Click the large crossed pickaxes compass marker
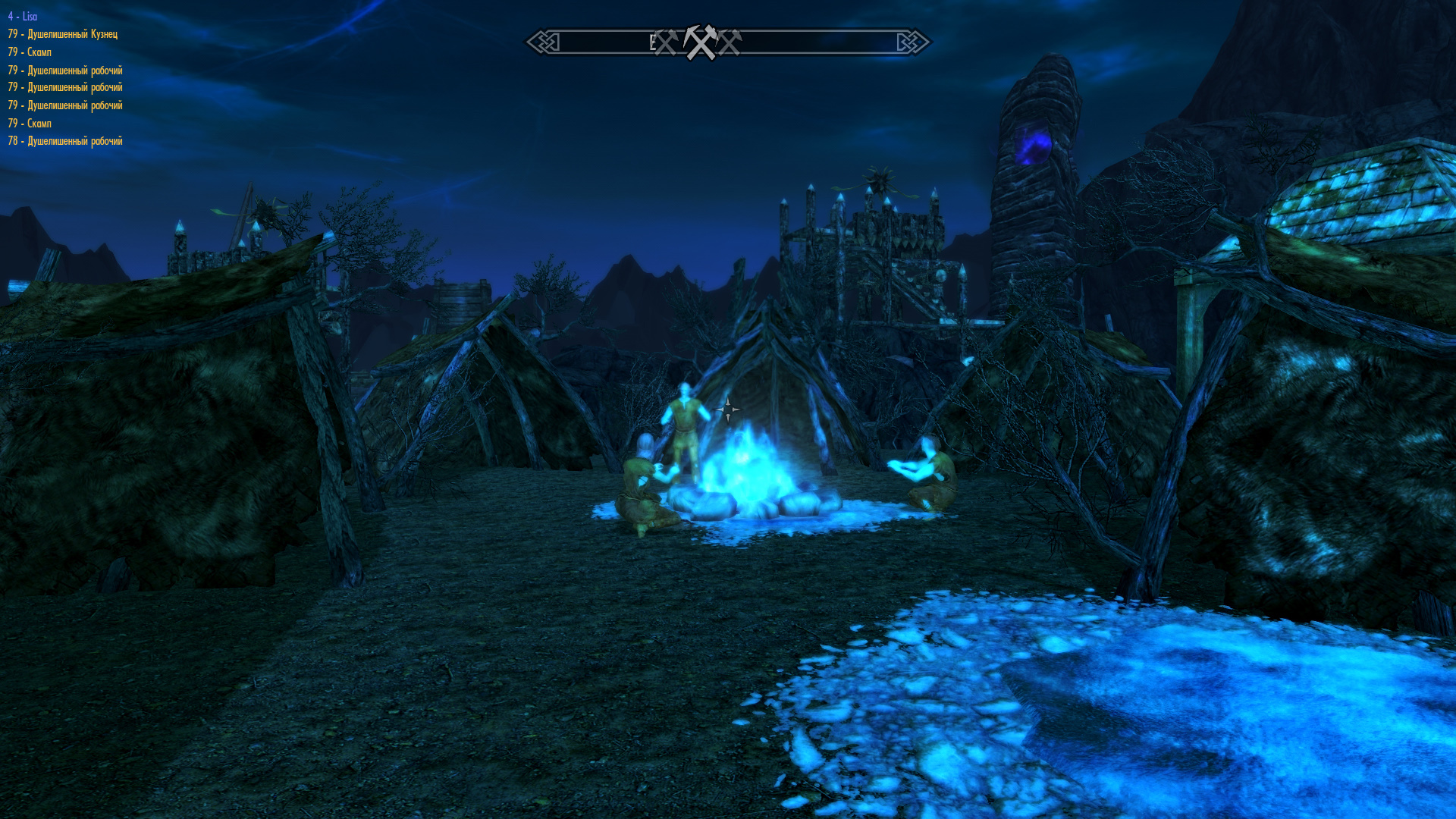The height and width of the screenshot is (819, 1456). click(700, 42)
